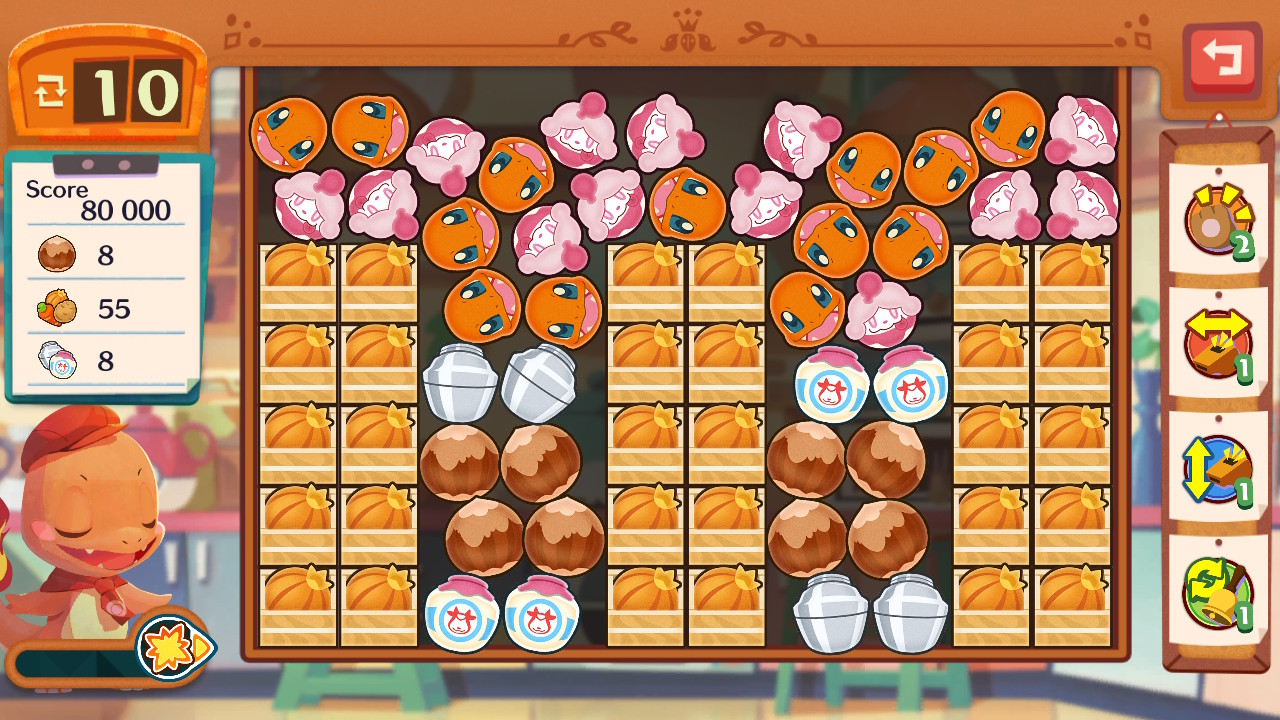Use the oven mitt power-up item
Screen dimensions: 1280x720
pyautogui.click(x=1218, y=220)
